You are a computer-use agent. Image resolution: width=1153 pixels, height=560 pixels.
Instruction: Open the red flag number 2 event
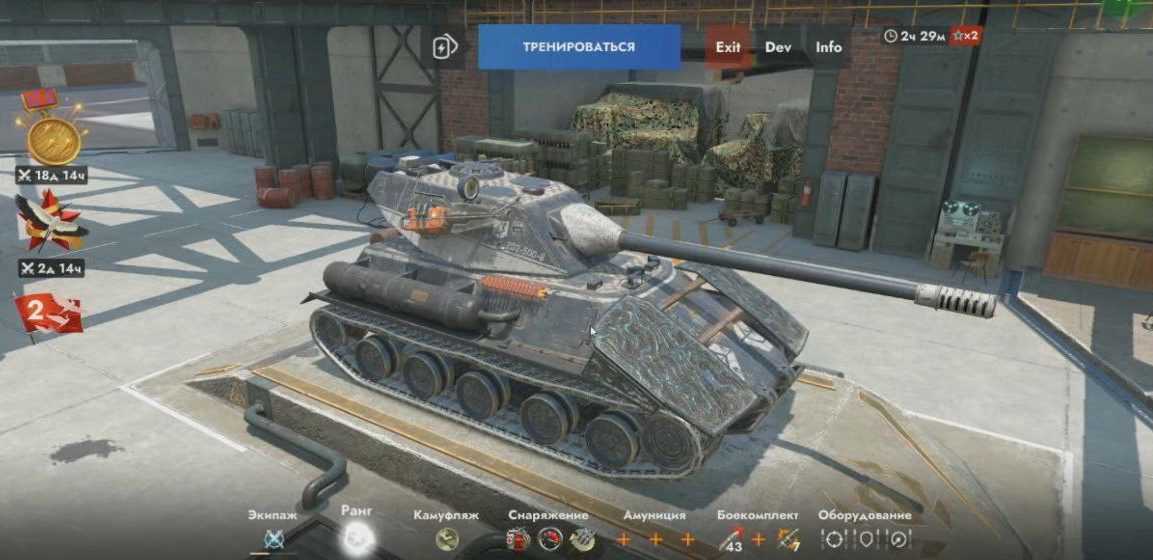coord(46,313)
